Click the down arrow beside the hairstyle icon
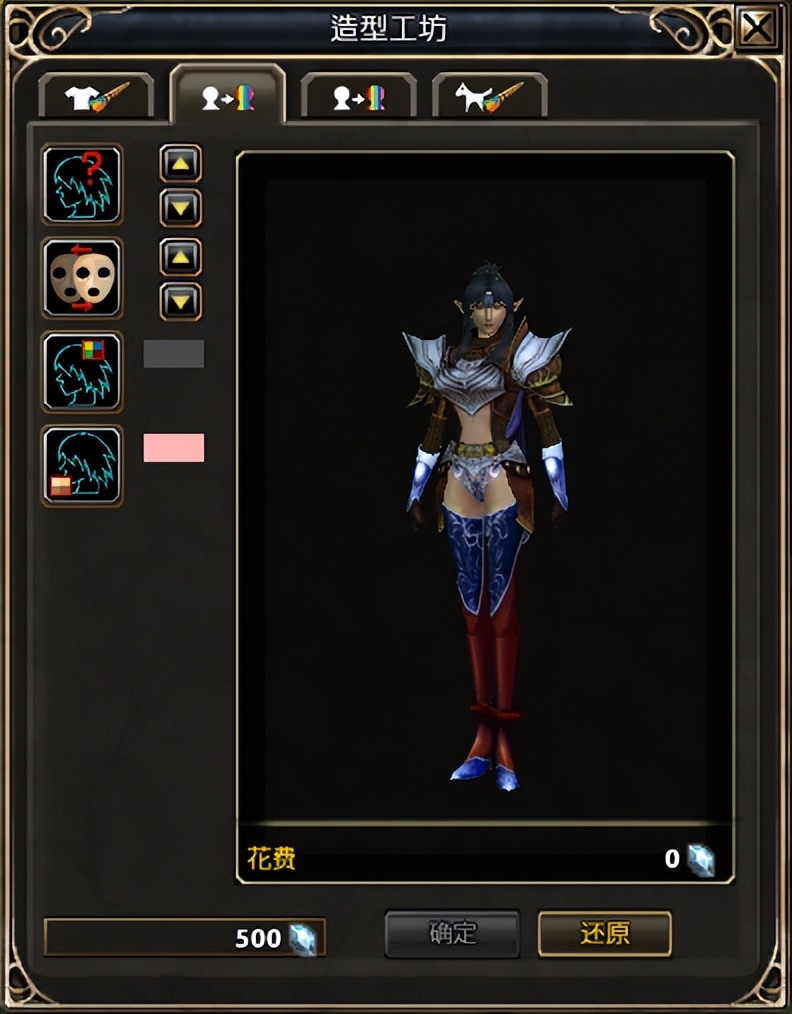 pos(181,208)
